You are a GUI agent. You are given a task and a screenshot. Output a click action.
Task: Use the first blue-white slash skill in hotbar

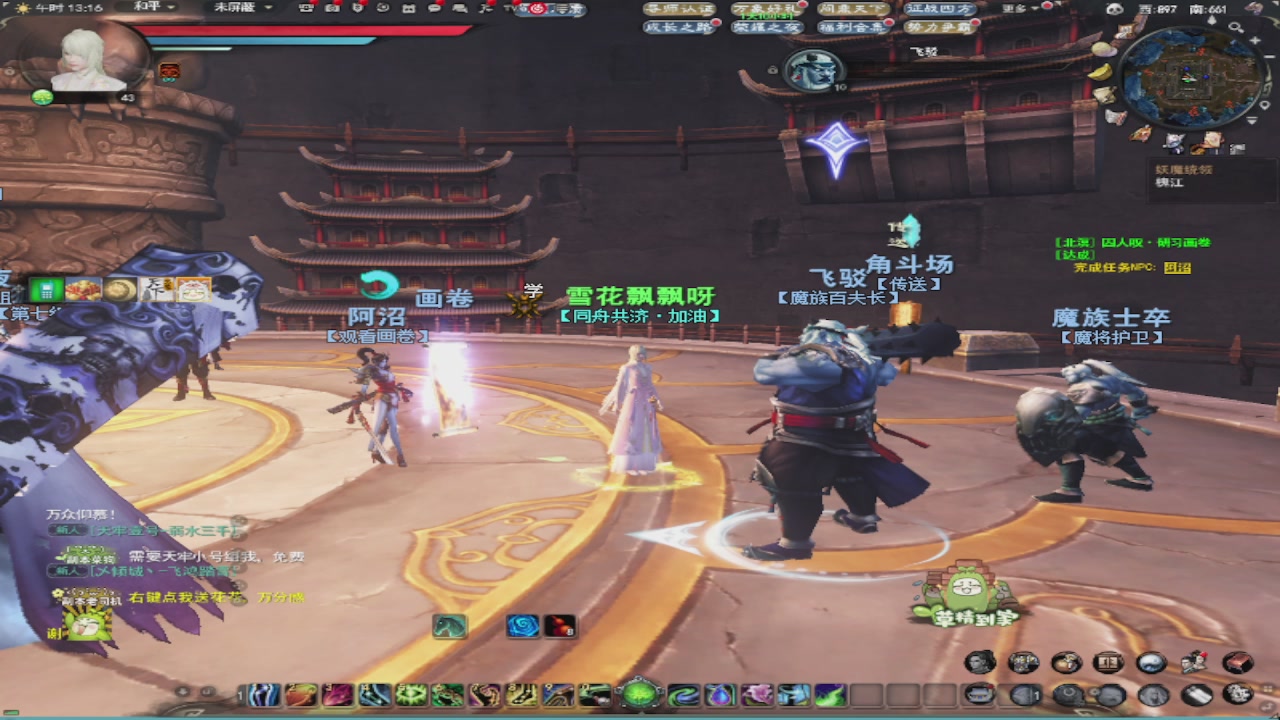point(265,694)
